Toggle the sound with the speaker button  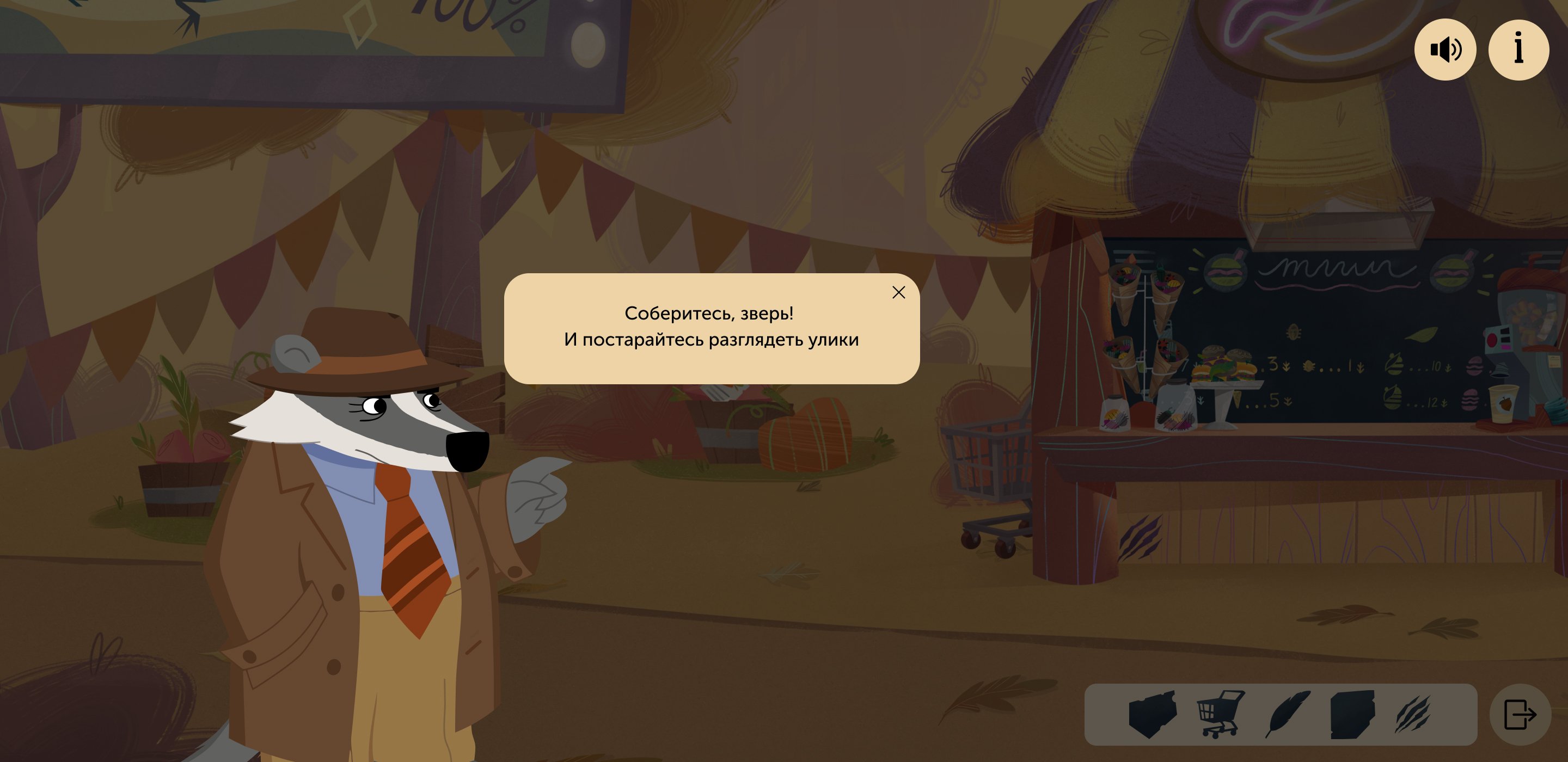coord(1445,50)
